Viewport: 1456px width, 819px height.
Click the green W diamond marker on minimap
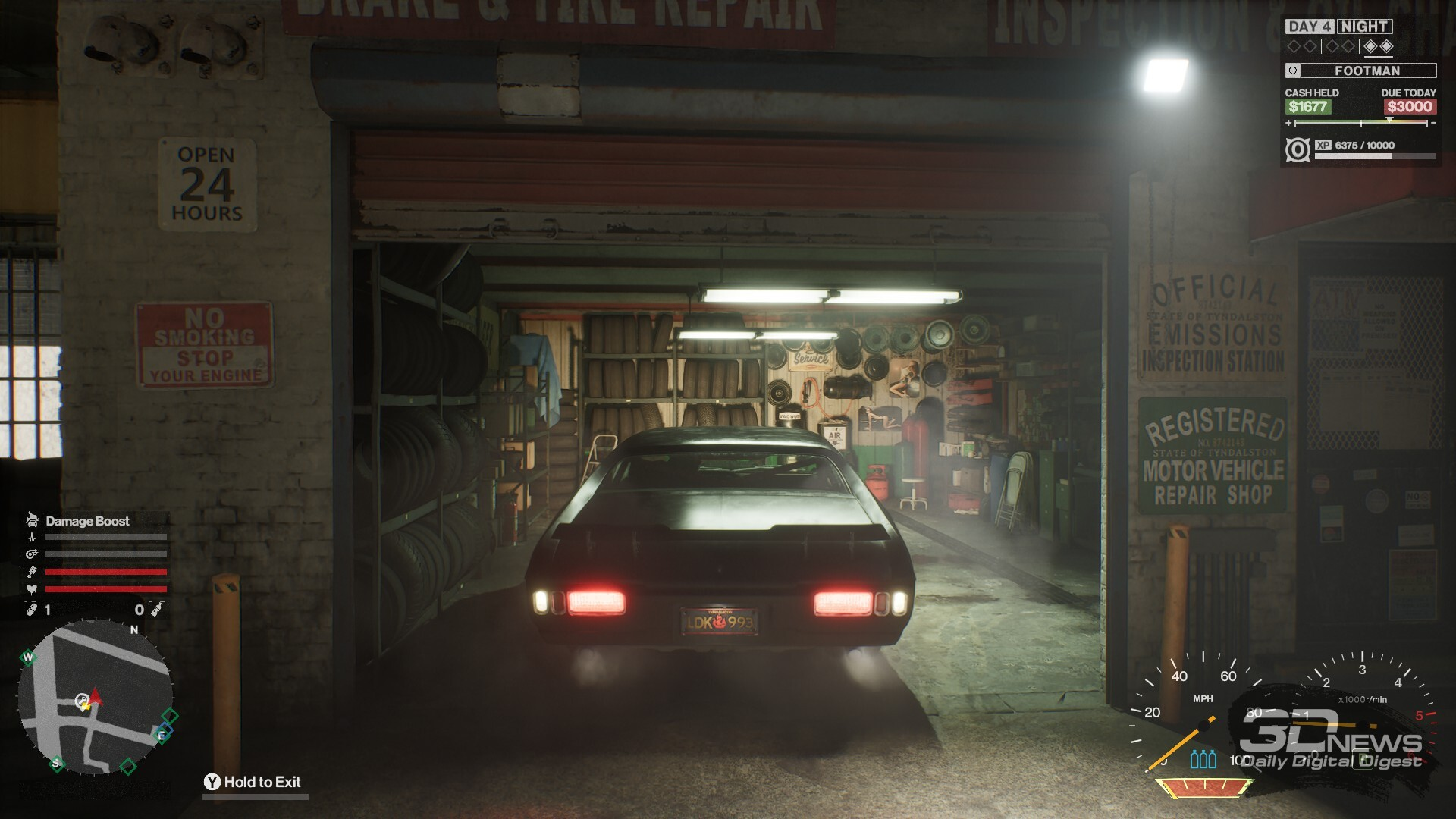tap(28, 657)
